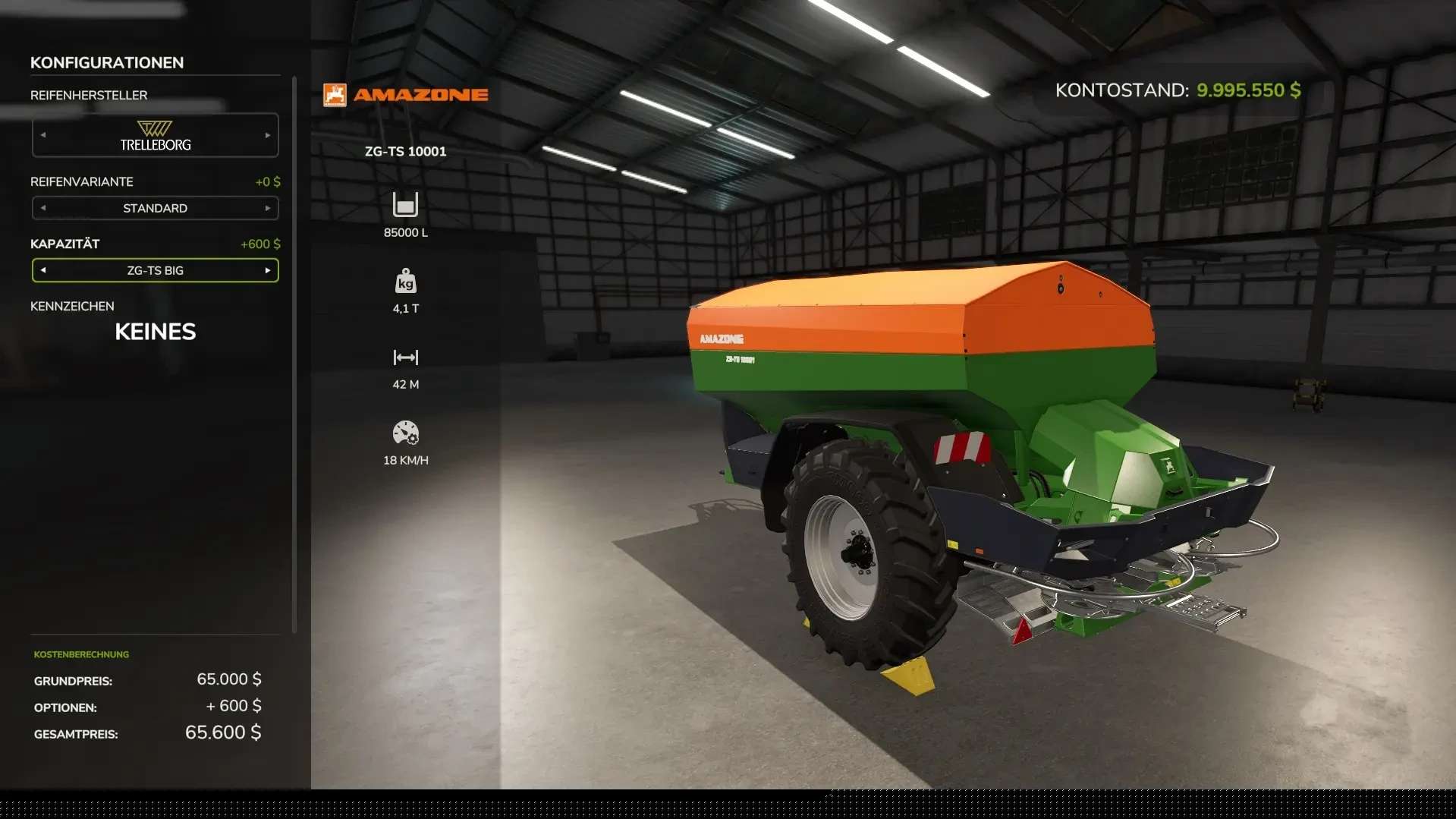This screenshot has height=819, width=1456.
Task: Choose previous Reifenvariante option
Action: coord(43,208)
